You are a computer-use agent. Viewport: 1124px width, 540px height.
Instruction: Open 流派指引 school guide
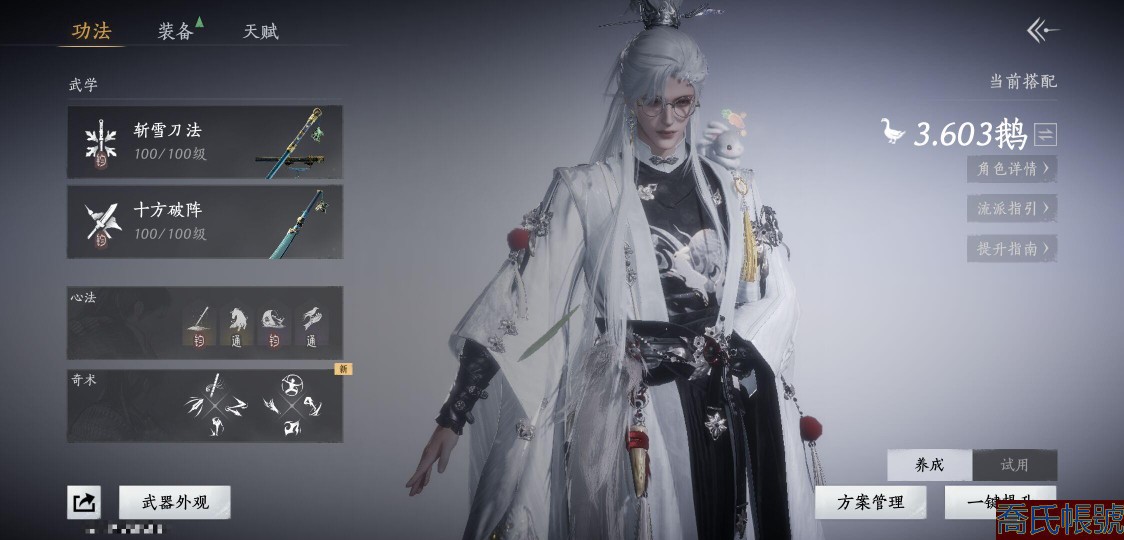[x=1012, y=208]
